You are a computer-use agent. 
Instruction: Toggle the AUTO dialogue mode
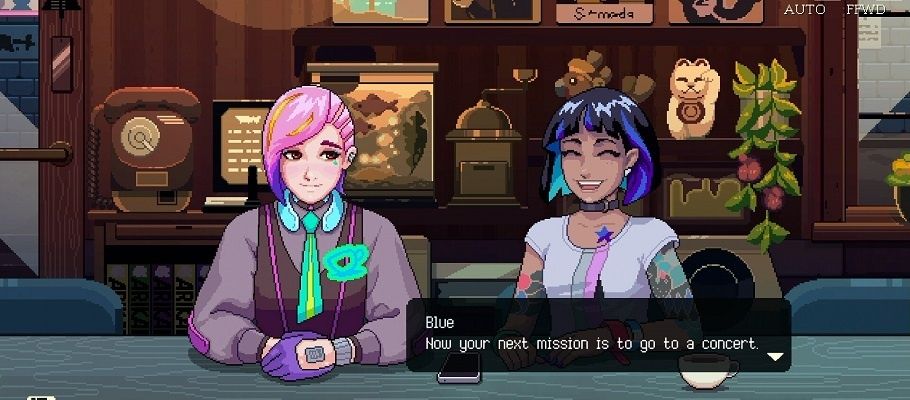click(x=804, y=9)
